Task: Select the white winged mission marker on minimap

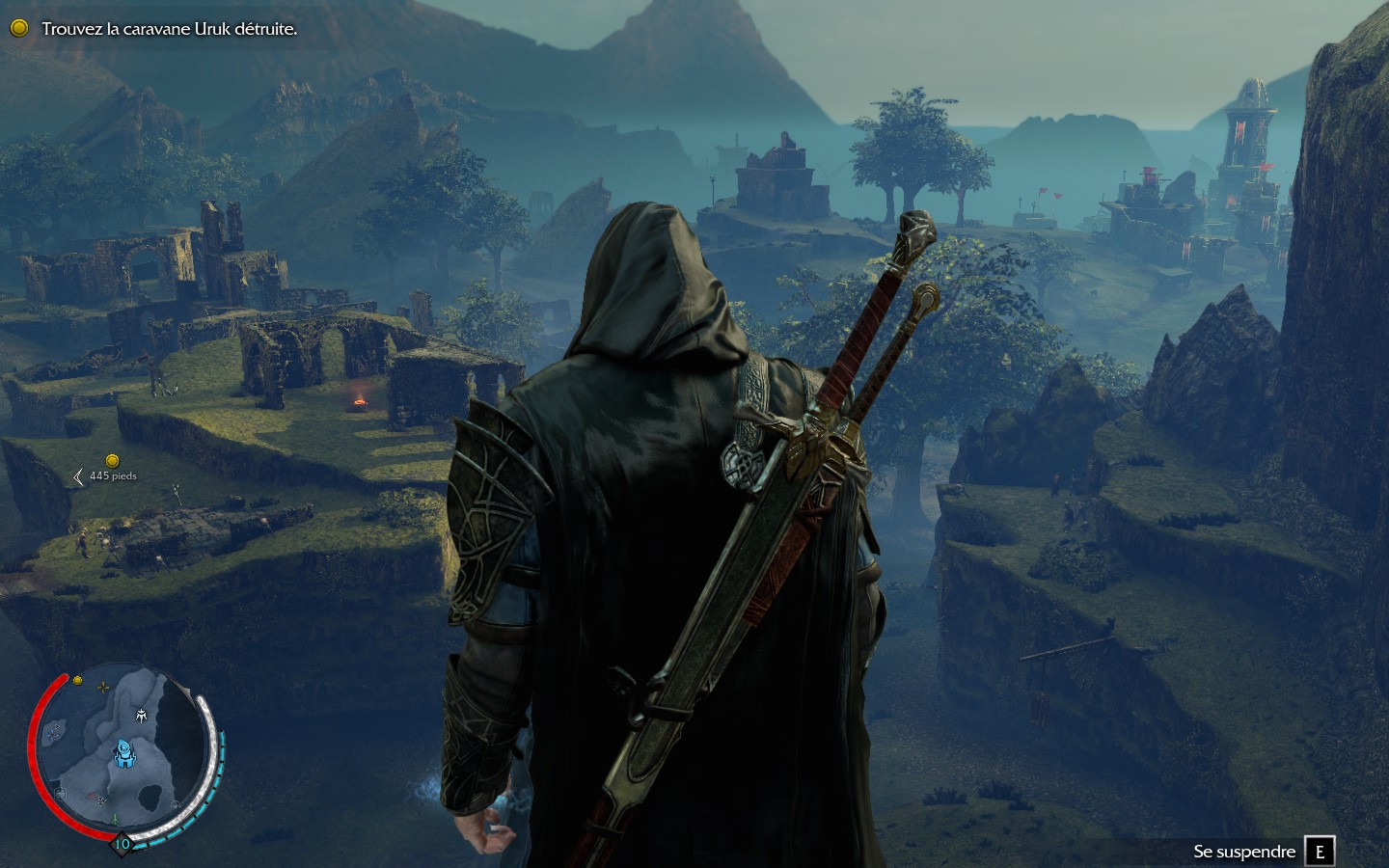Action: pyautogui.click(x=142, y=715)
